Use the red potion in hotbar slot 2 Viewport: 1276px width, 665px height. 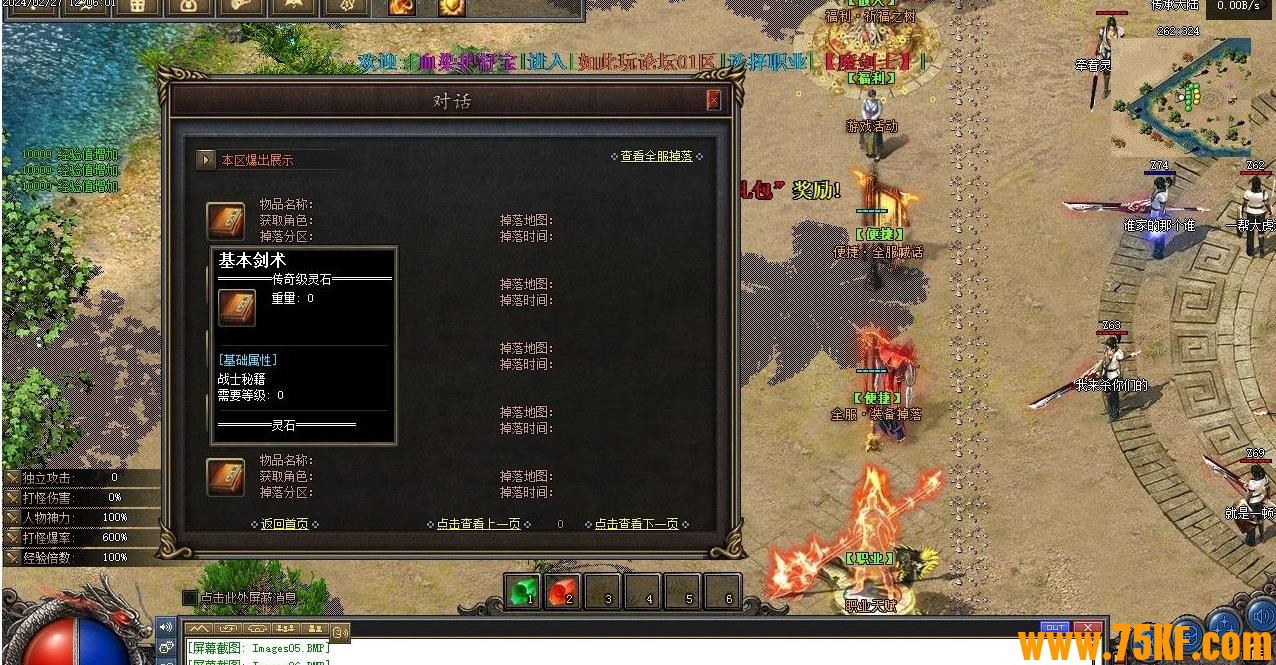[x=561, y=592]
